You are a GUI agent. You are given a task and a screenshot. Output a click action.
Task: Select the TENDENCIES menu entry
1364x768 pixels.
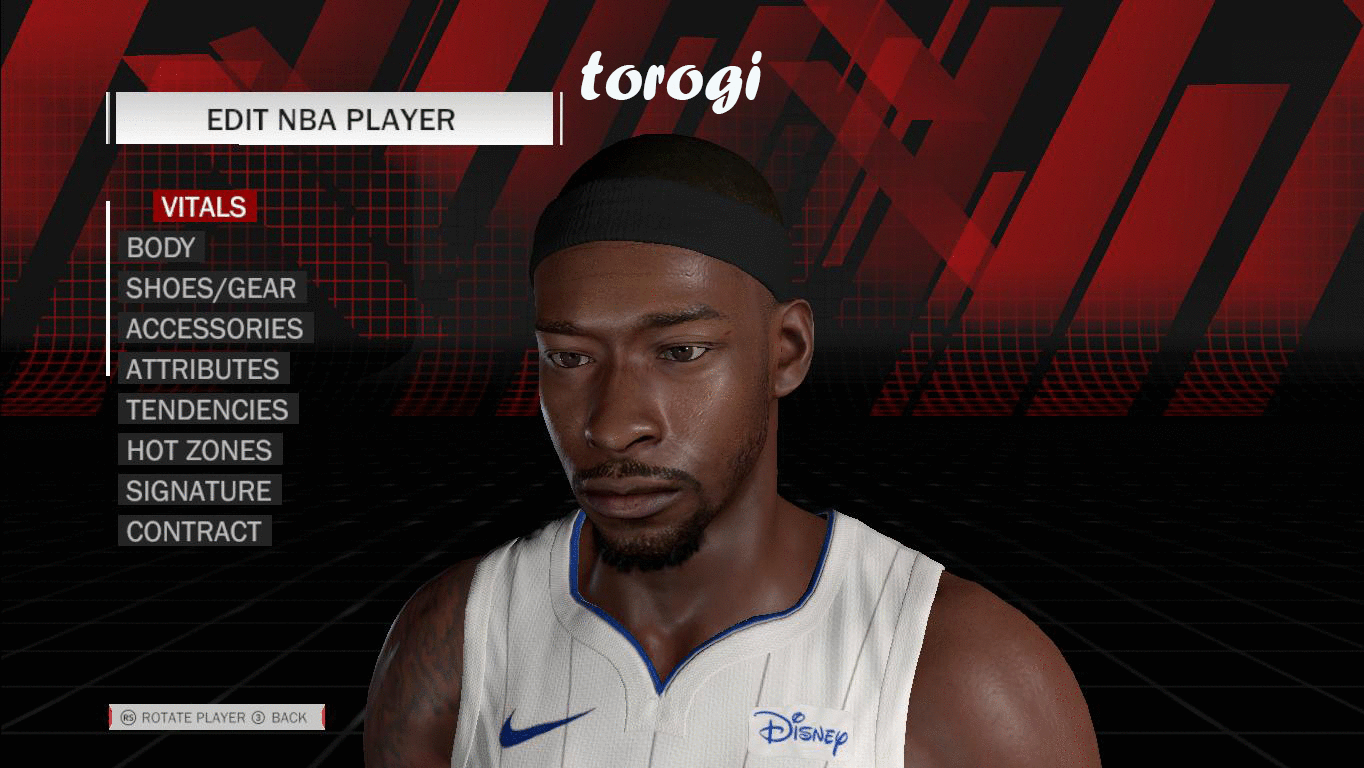[x=206, y=409]
